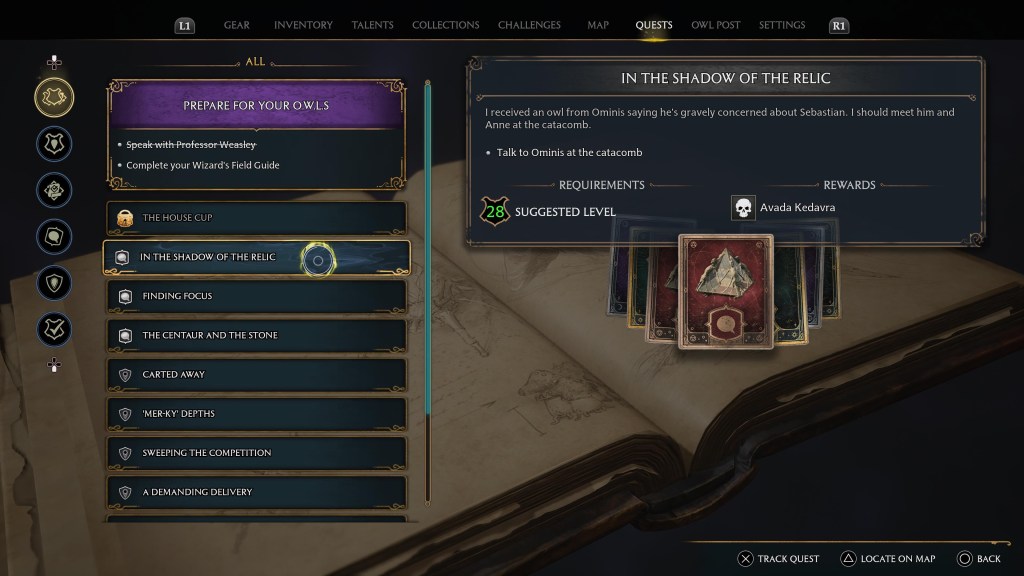1024x576 pixels.
Task: Open the Carted Away side quest
Action: 256,374
